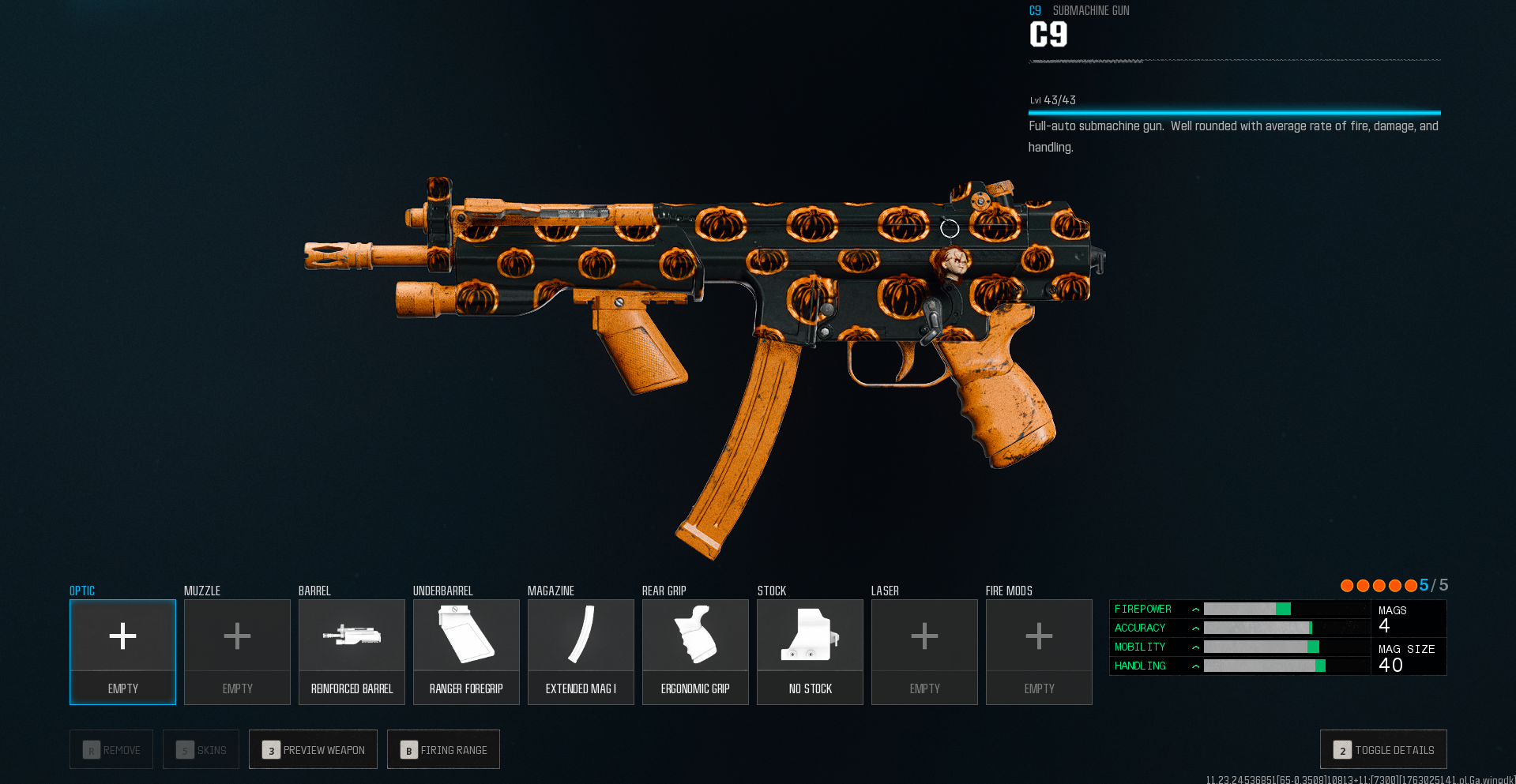The height and width of the screenshot is (784, 1516).
Task: Select the Ranger Foregrip underbarrel icon
Action: pyautogui.click(x=465, y=636)
